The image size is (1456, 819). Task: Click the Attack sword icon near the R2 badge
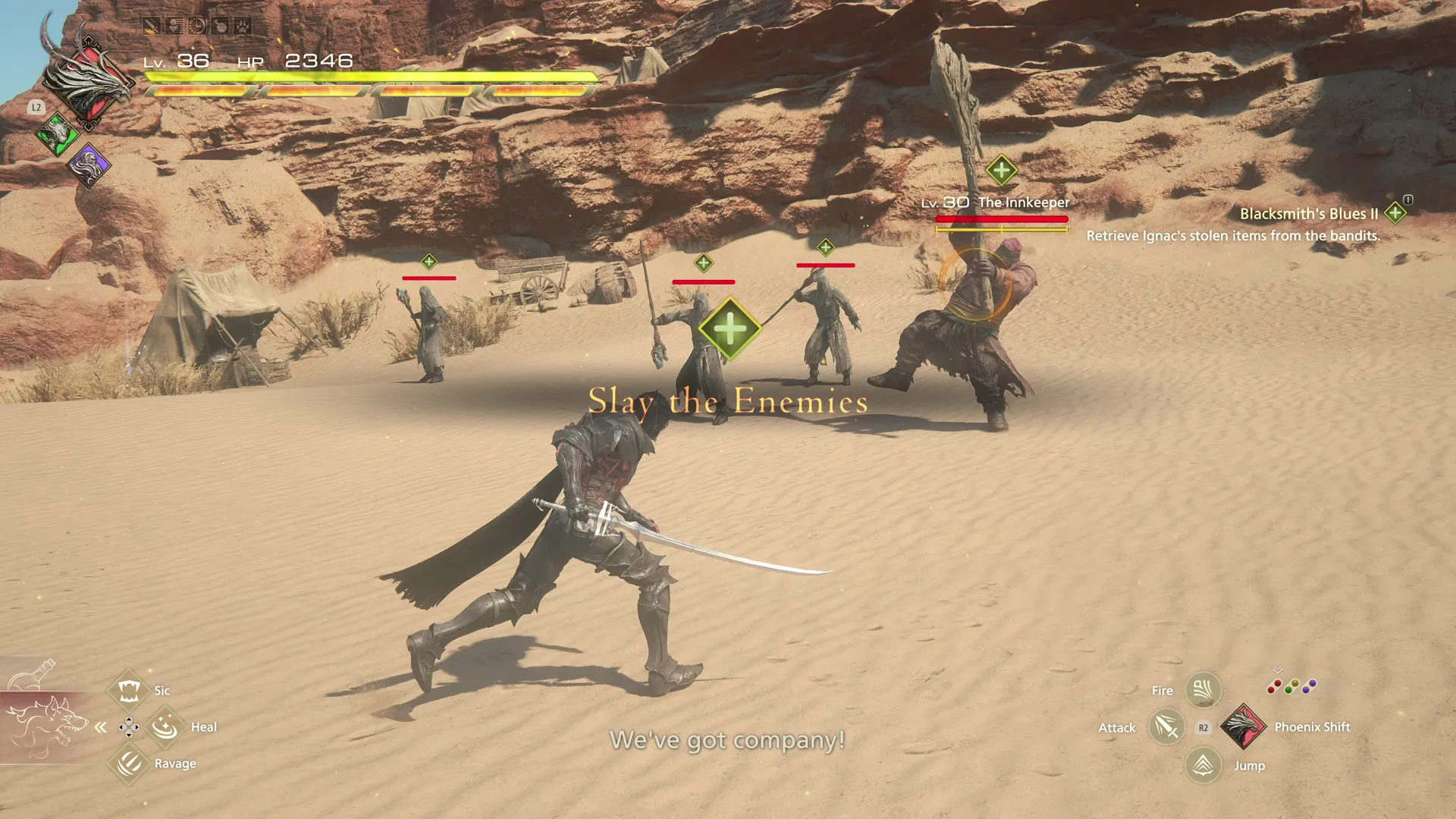1166,726
